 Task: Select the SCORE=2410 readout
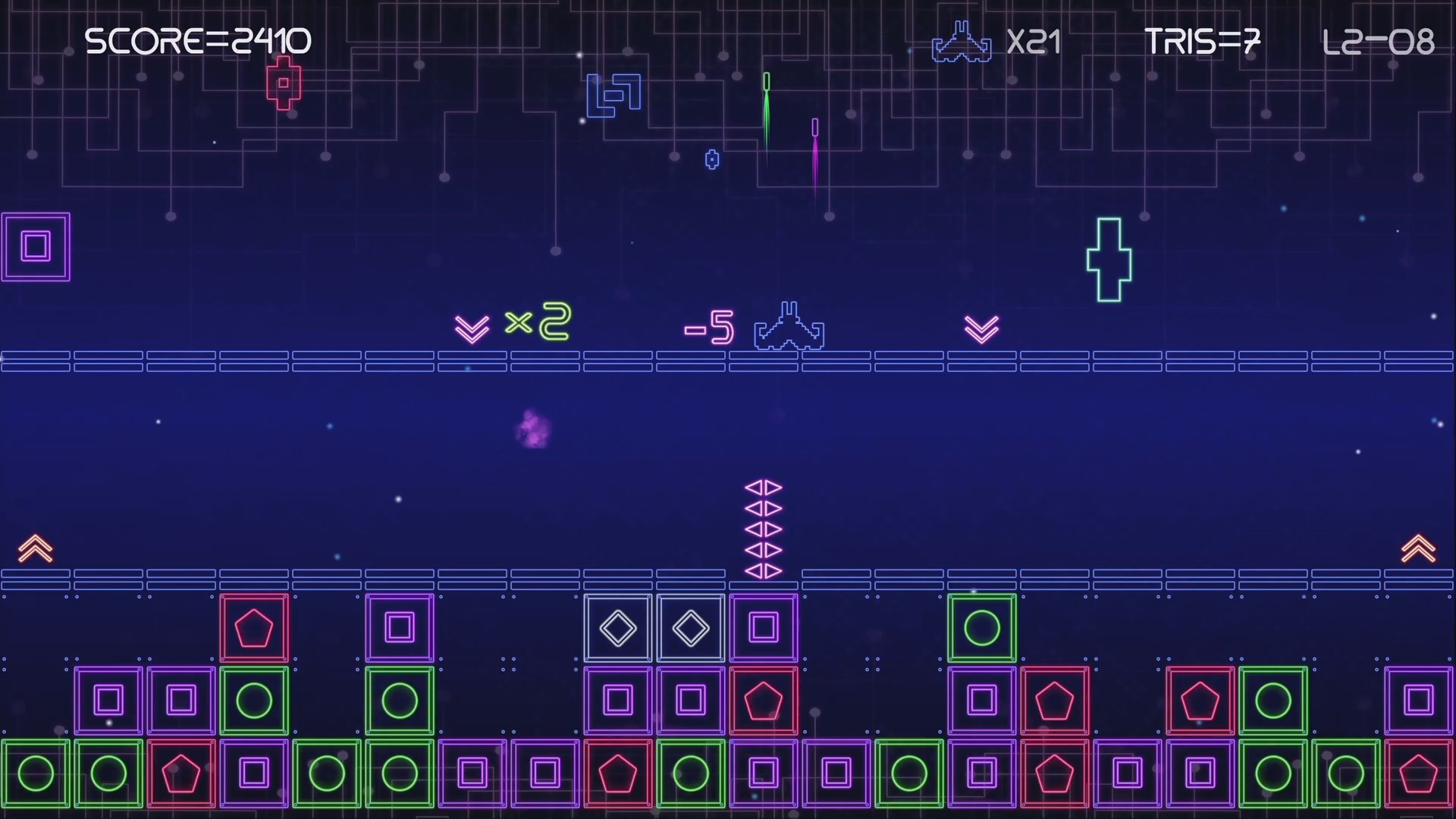(x=199, y=39)
